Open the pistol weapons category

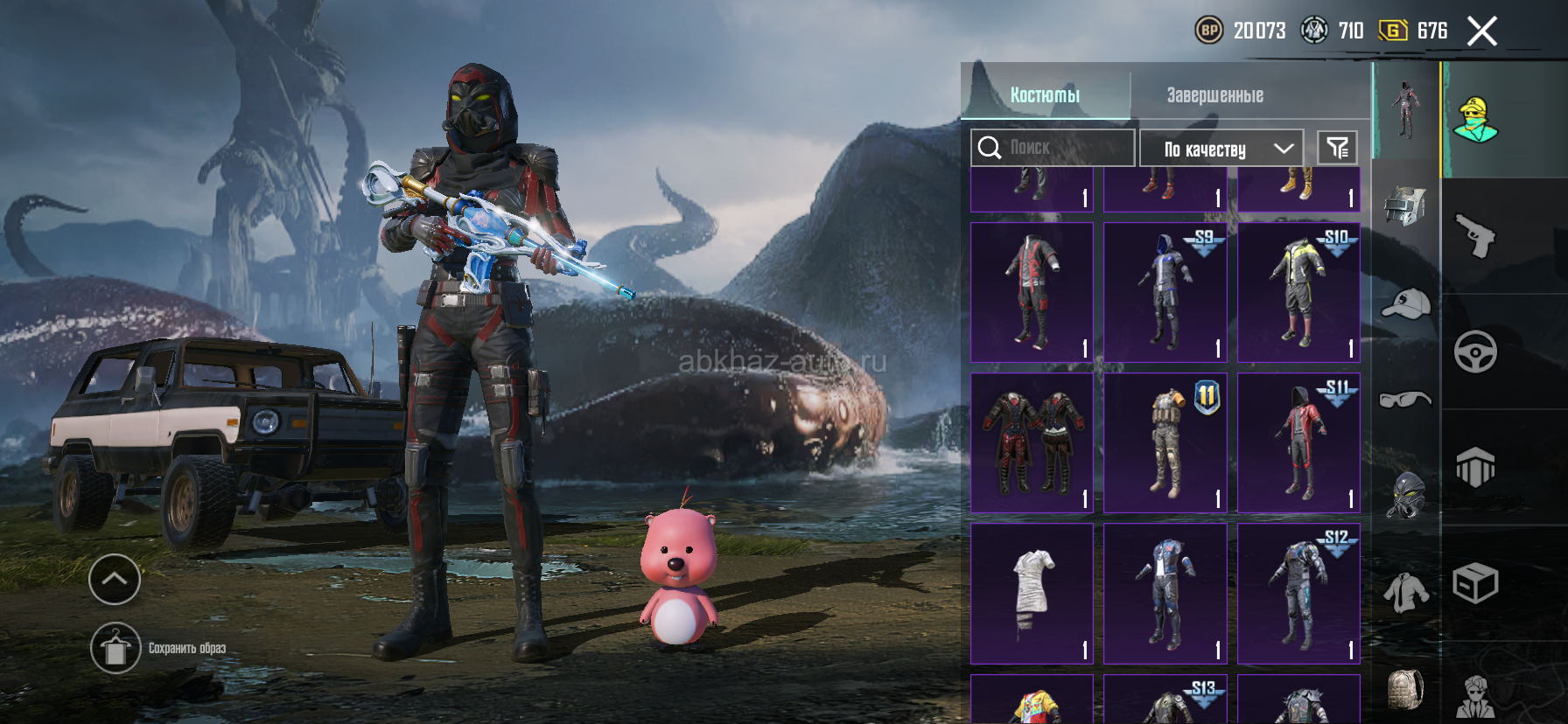point(1475,235)
